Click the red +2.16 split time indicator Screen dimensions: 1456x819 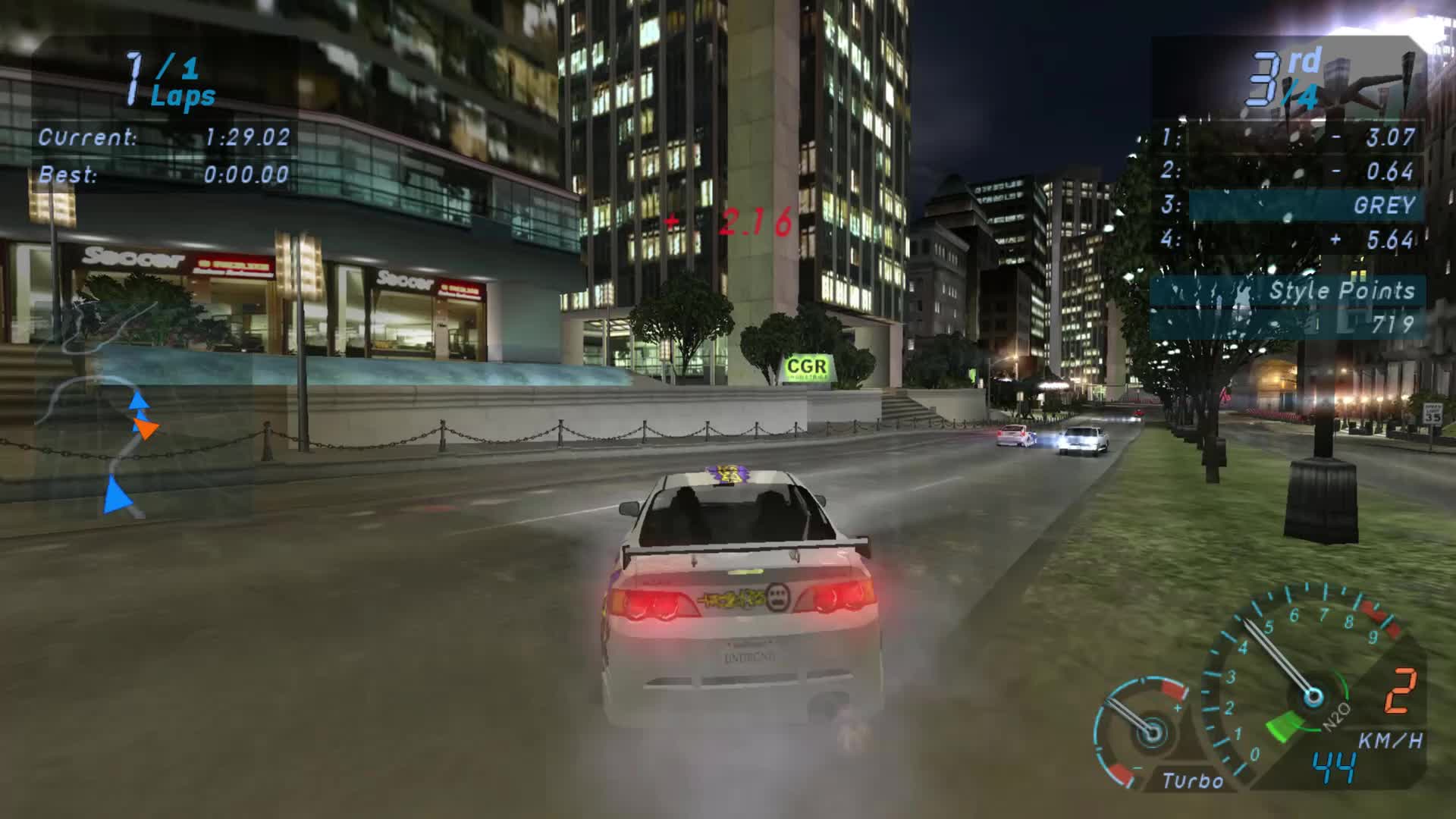[x=730, y=221]
